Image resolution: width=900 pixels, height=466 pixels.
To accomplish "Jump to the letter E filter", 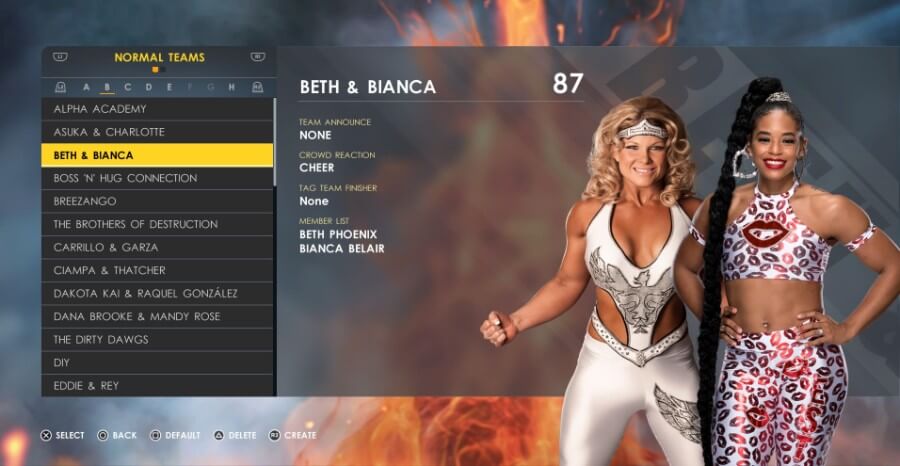I will (169, 87).
